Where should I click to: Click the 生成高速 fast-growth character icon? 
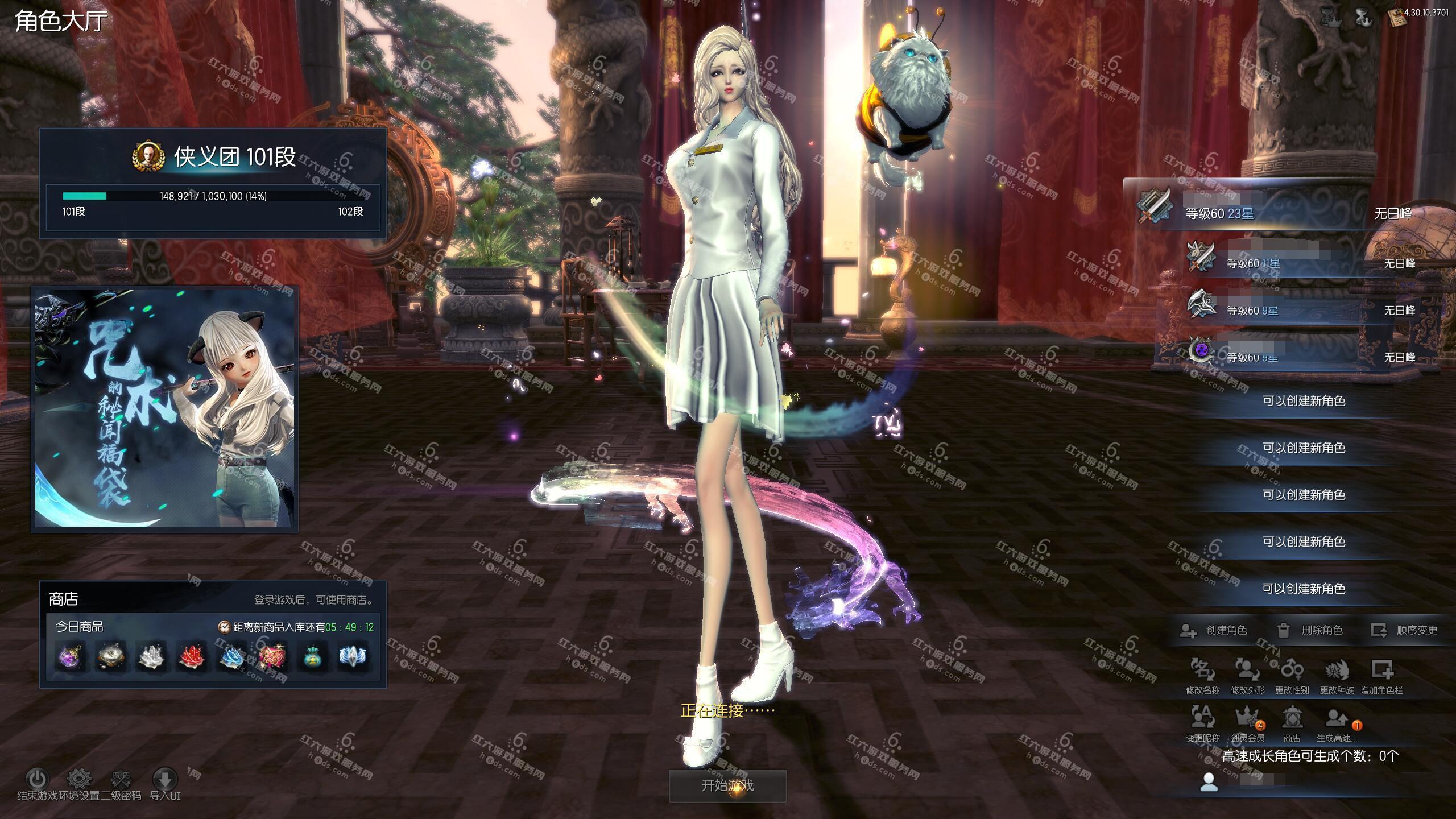click(x=1336, y=720)
